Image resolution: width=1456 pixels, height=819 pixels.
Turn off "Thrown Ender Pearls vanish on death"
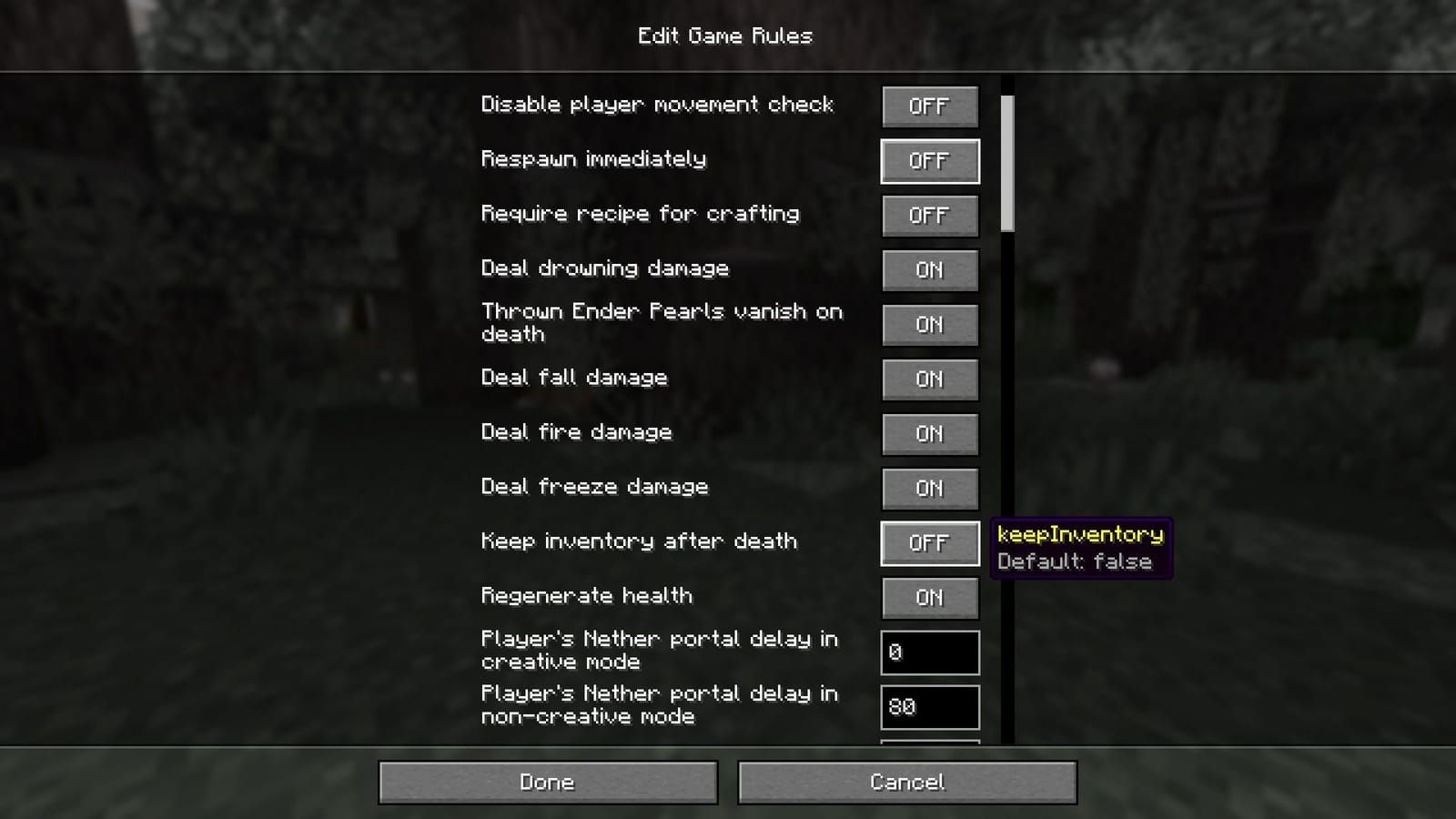(x=929, y=325)
